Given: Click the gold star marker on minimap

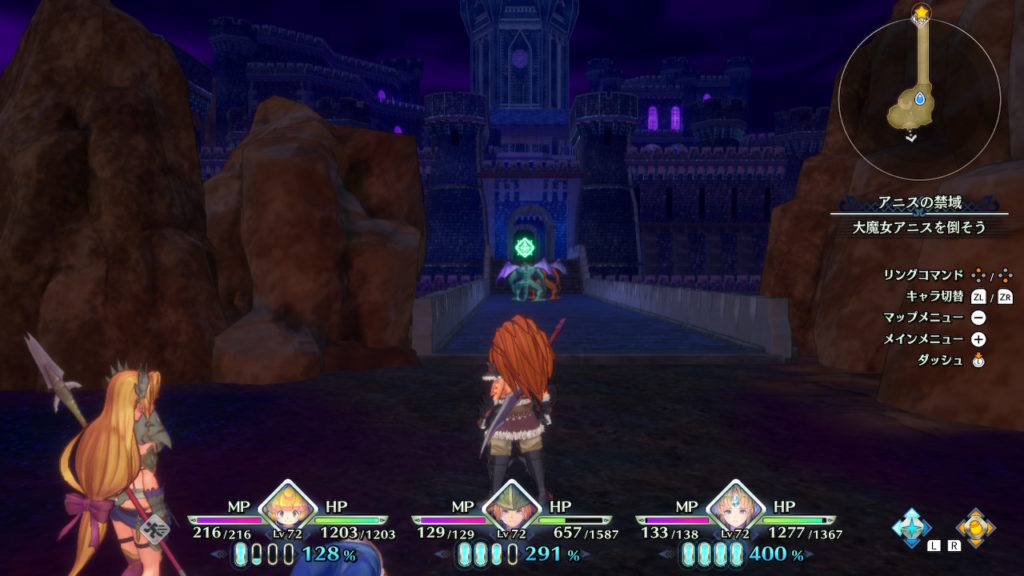Looking at the screenshot, I should pos(920,12).
